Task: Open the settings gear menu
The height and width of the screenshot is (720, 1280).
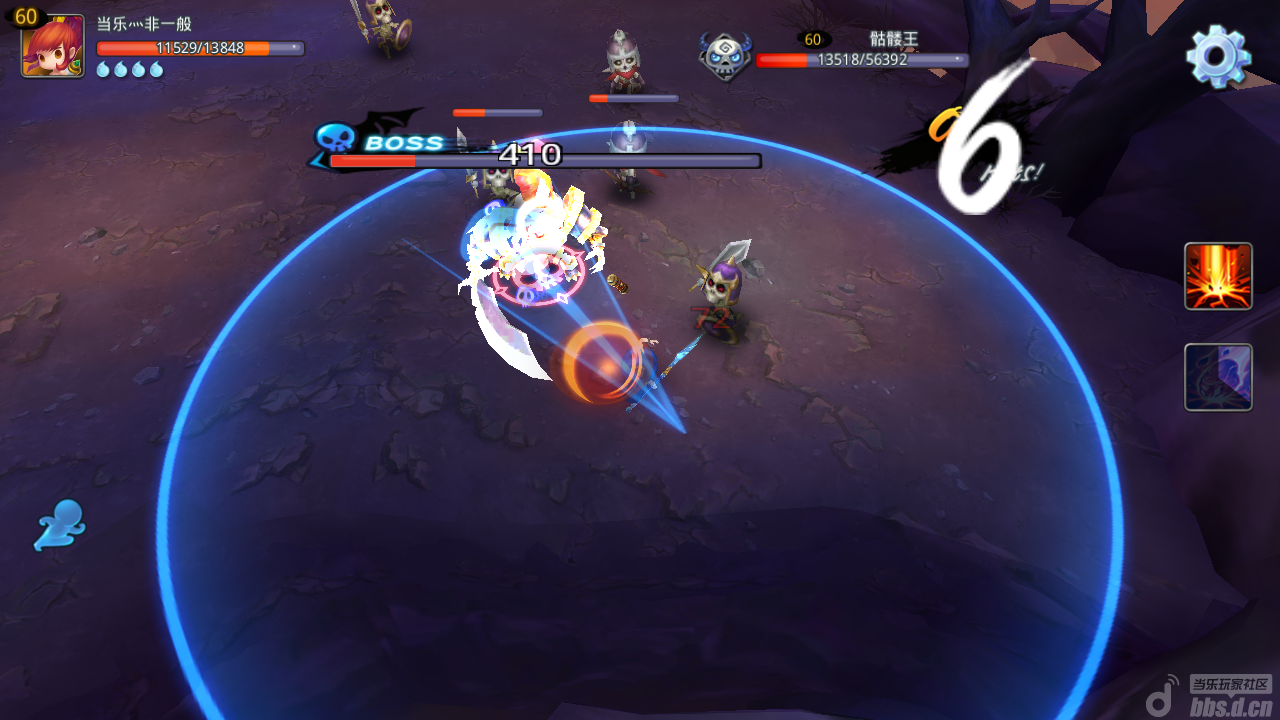Action: [x=1218, y=57]
